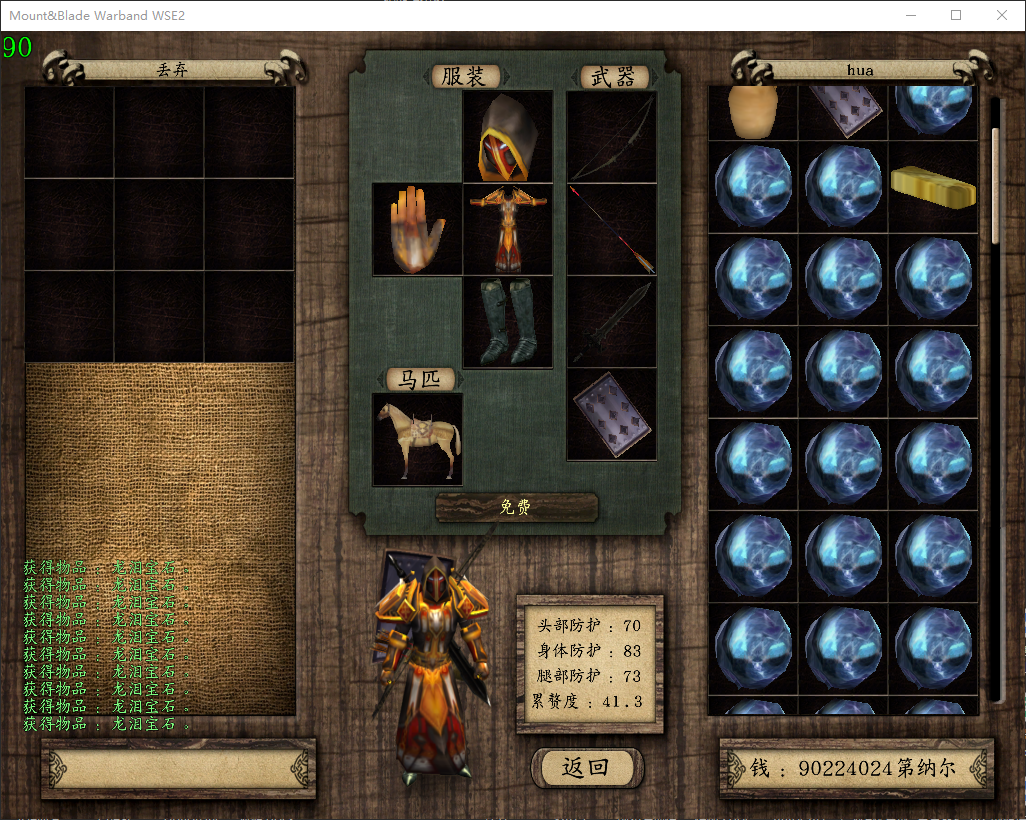
Task: Select the green boots equipment slot
Action: [508, 322]
